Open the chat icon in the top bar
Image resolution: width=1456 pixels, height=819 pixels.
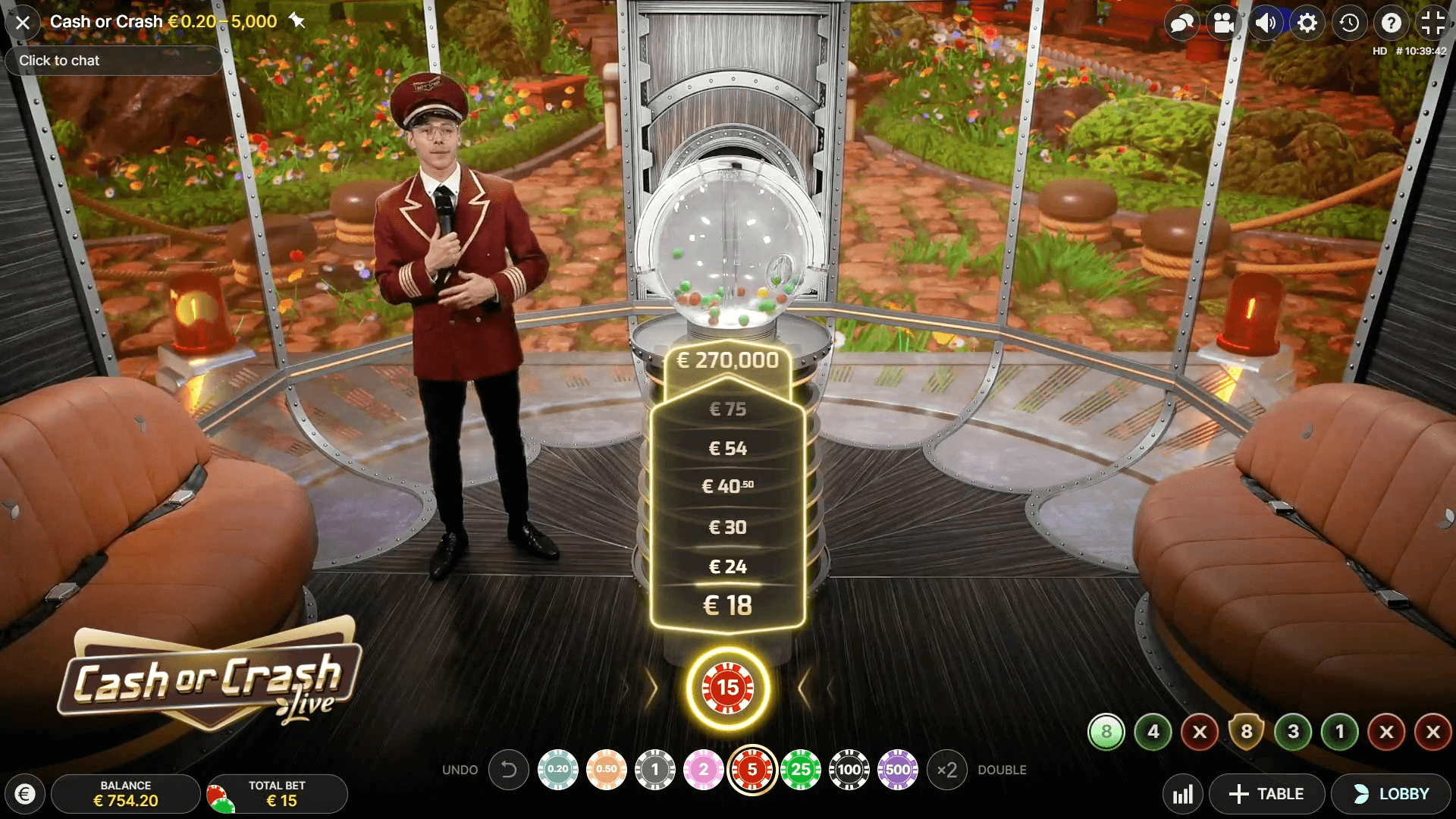(1181, 23)
